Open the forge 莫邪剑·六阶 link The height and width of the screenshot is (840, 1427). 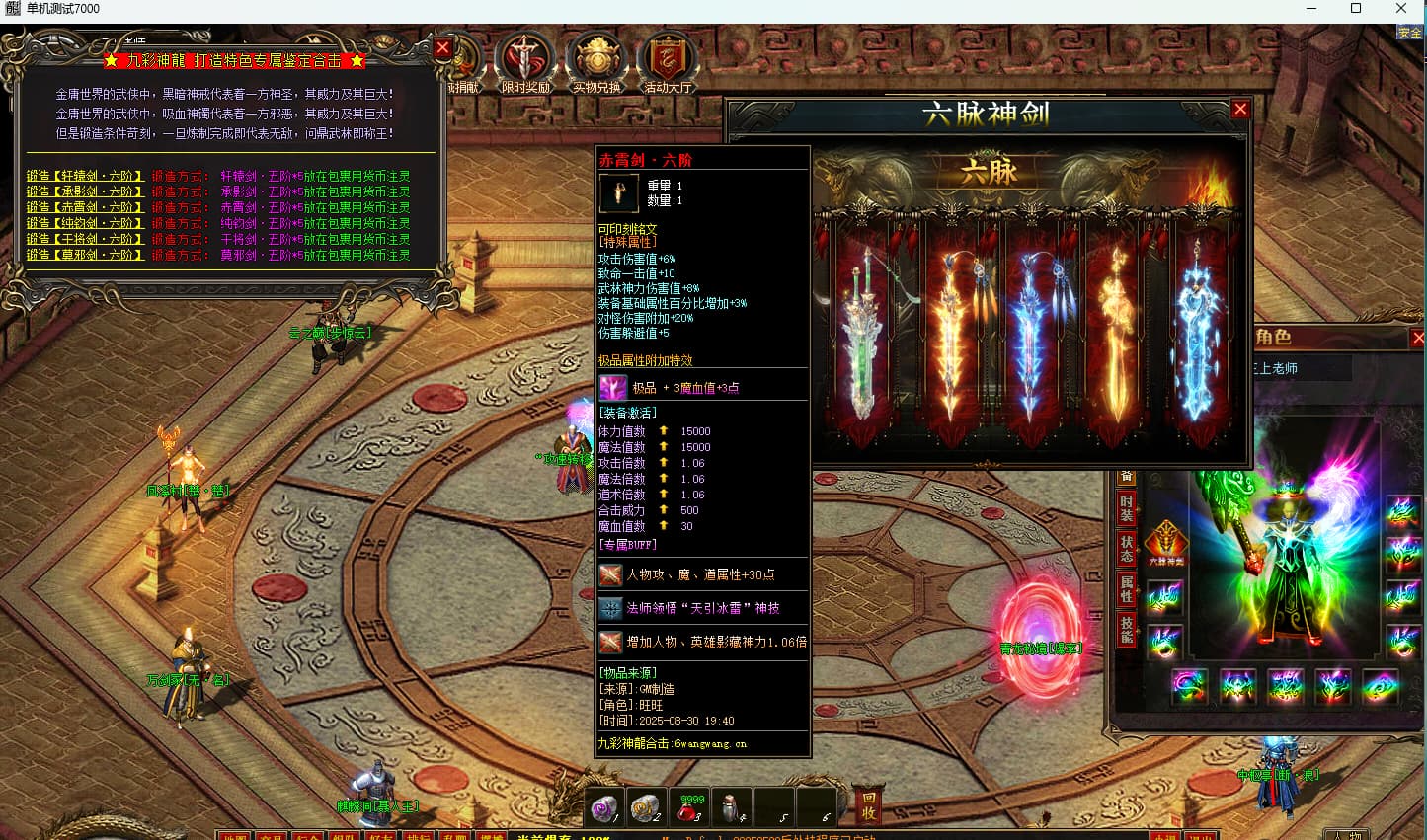point(85,255)
